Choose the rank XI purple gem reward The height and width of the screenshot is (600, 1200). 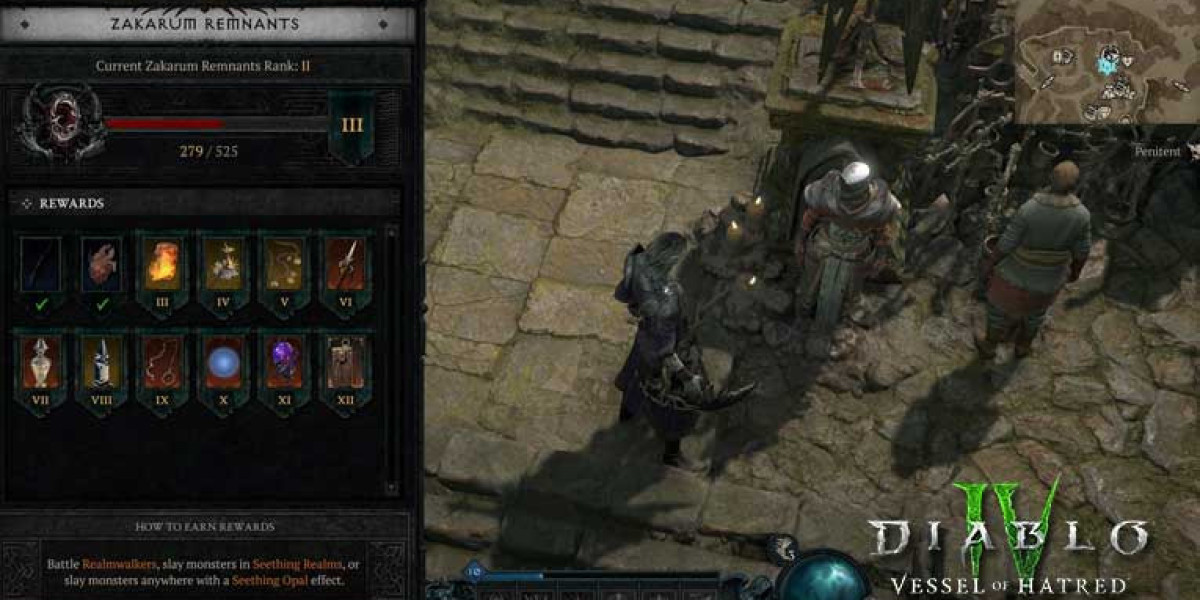(285, 363)
